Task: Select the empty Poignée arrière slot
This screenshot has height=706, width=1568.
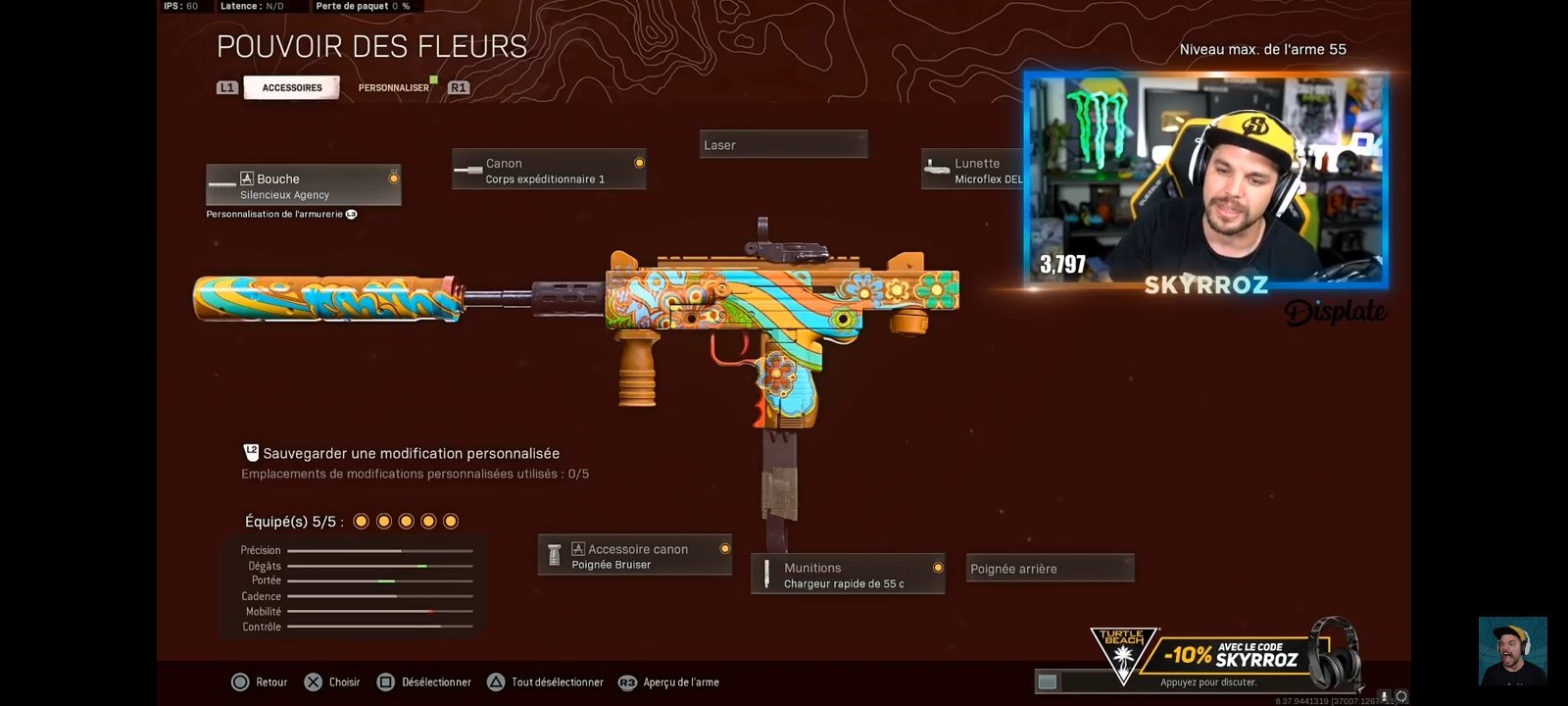Action: (1050, 568)
